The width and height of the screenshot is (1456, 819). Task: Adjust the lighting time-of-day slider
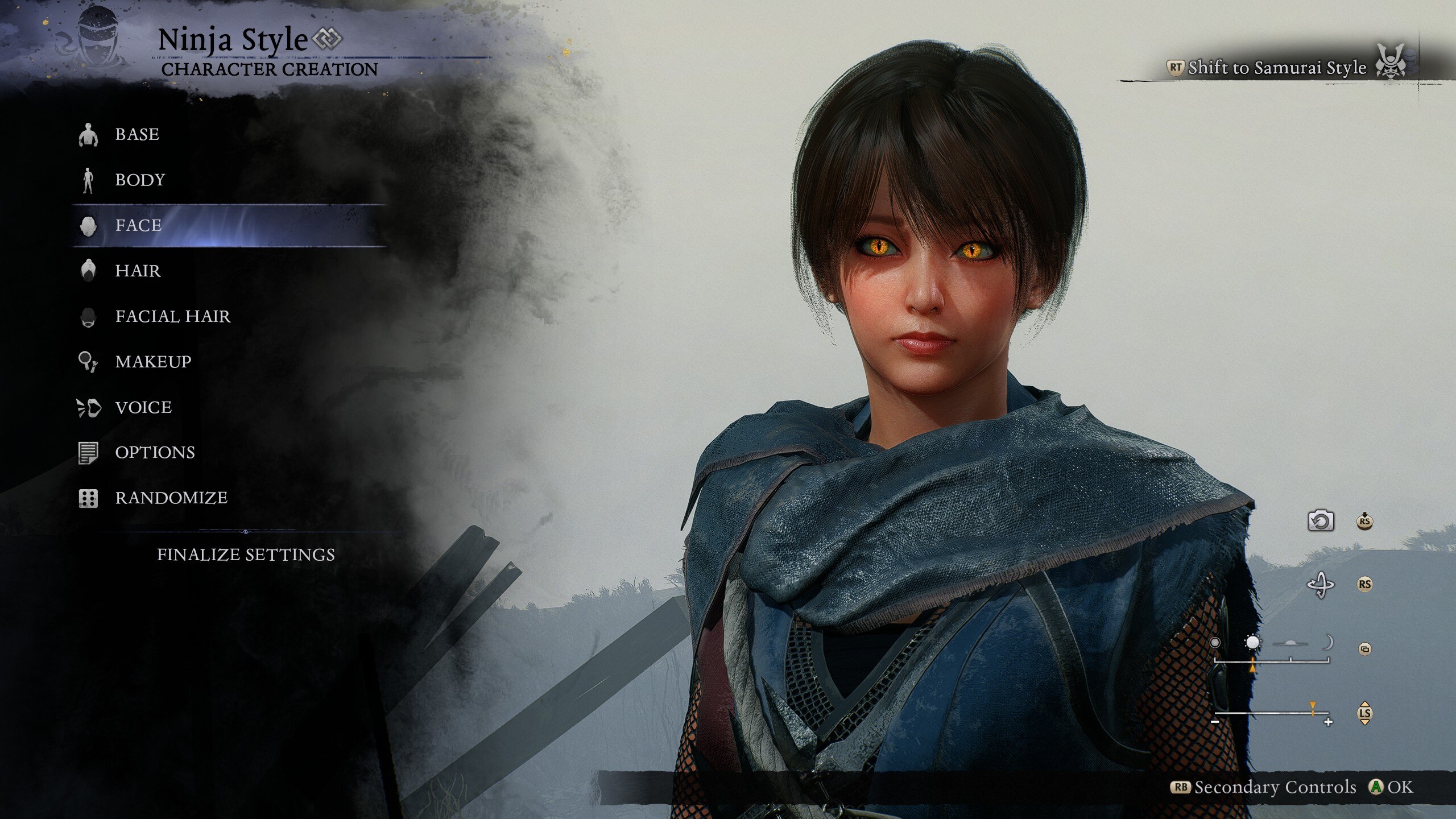(1272, 661)
